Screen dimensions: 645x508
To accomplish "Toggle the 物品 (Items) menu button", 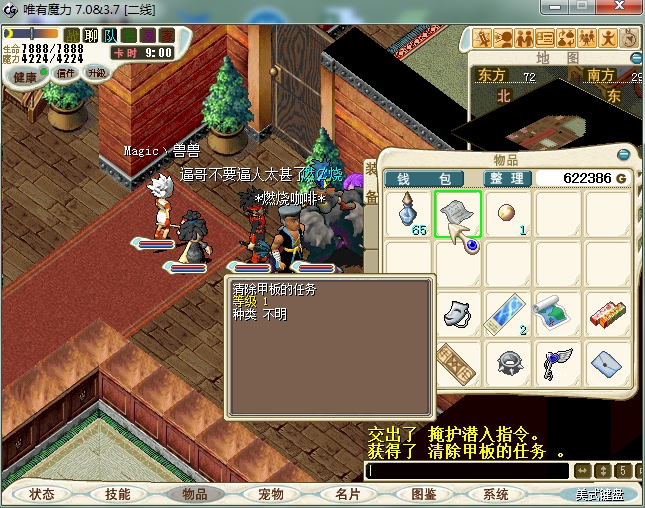I will (194, 494).
